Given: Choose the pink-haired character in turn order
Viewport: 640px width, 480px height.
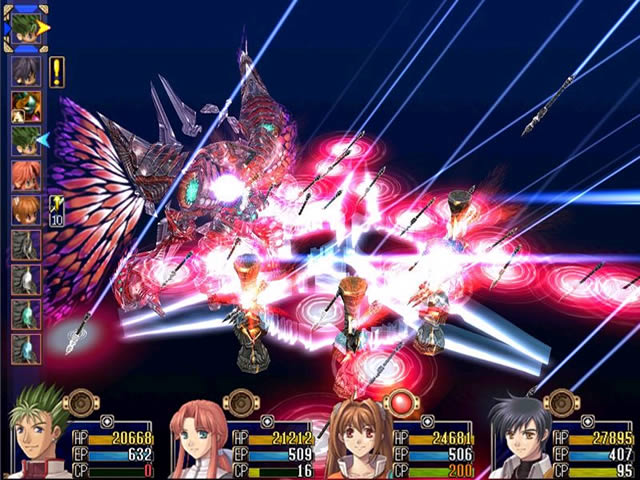Looking at the screenshot, I should click(x=26, y=175).
